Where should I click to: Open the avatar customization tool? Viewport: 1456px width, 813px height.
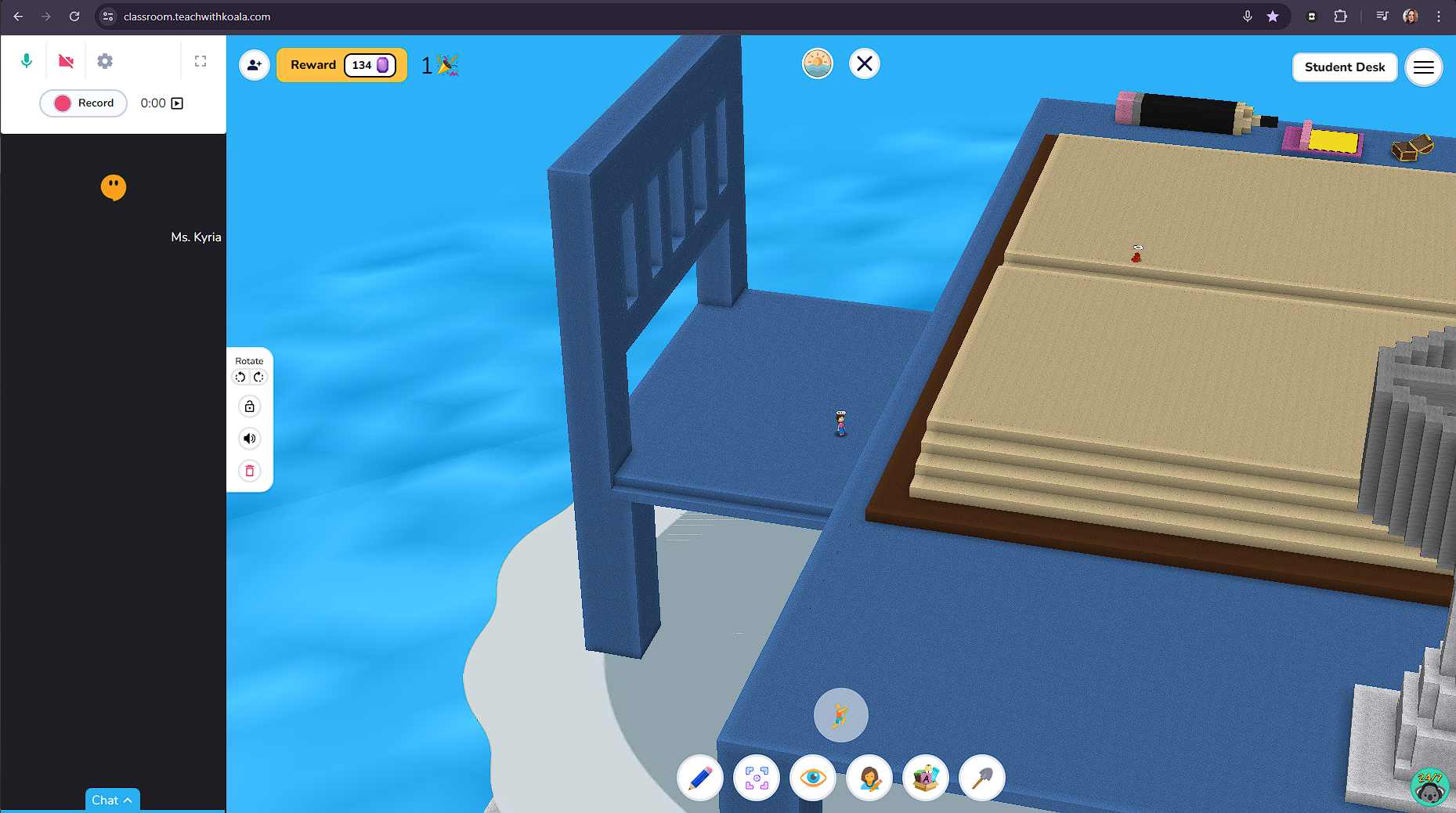click(x=869, y=778)
